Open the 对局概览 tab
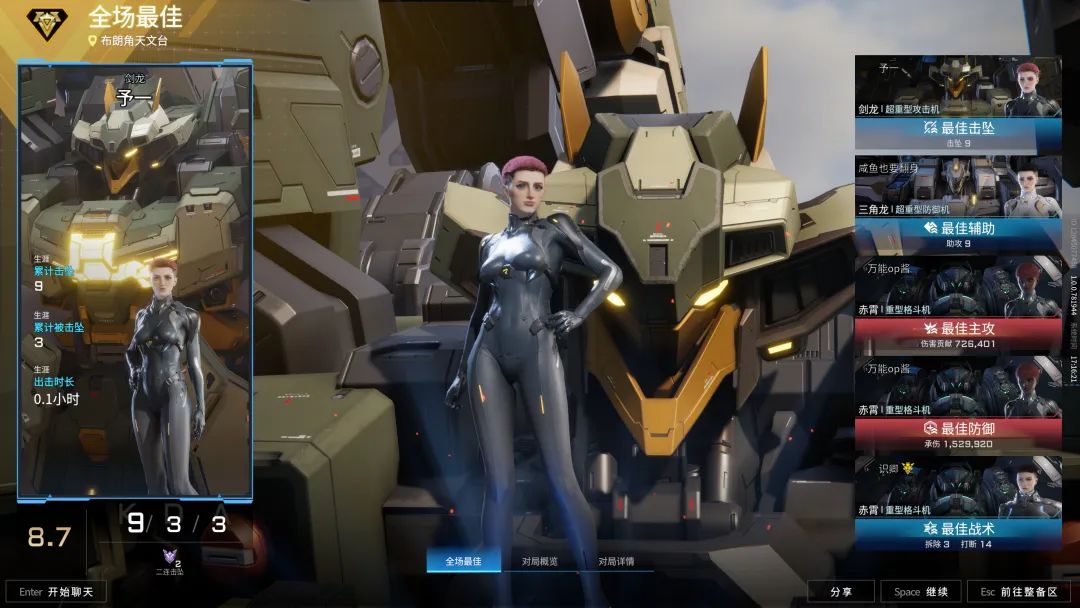This screenshot has height=608, width=1080. tap(540, 561)
